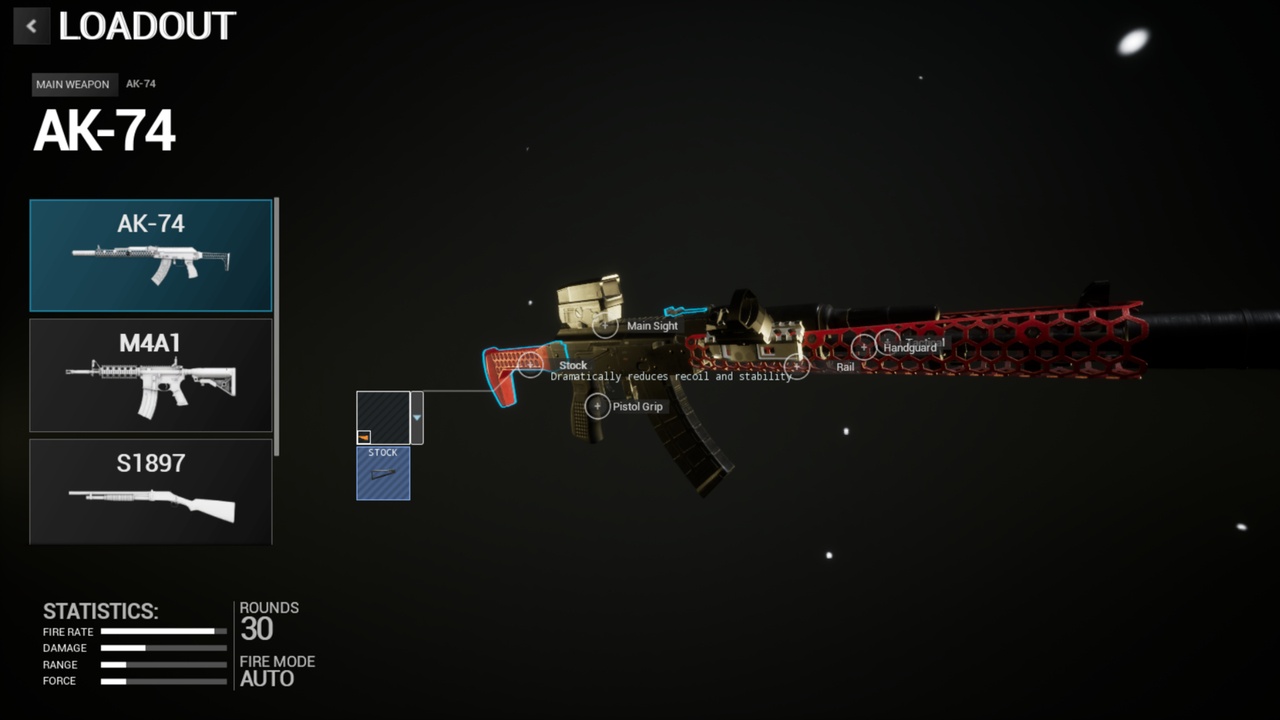Click the back arrow to exit loadout
This screenshot has height=720, width=1280.
coord(30,25)
